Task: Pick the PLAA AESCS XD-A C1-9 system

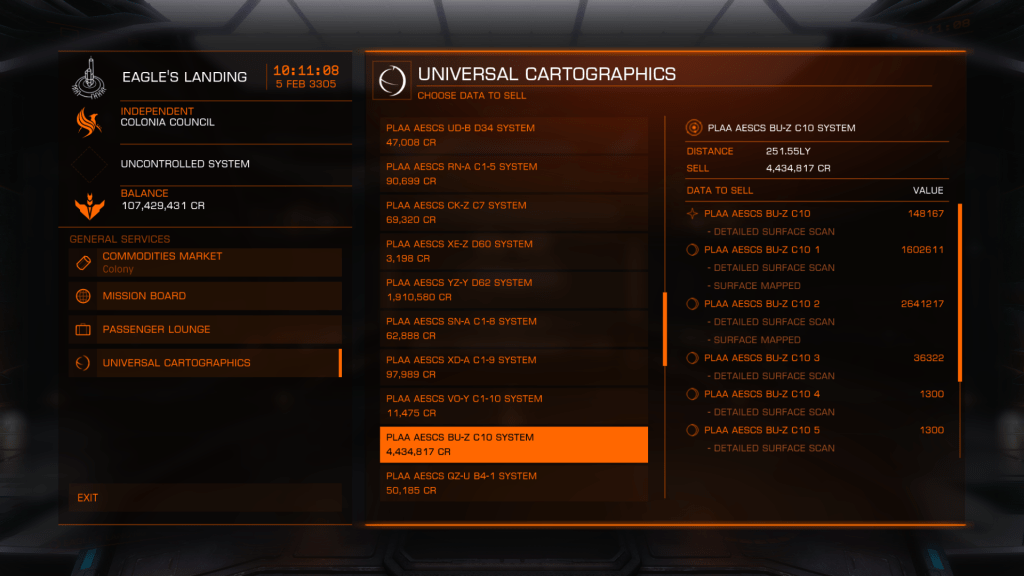Action: click(x=513, y=367)
